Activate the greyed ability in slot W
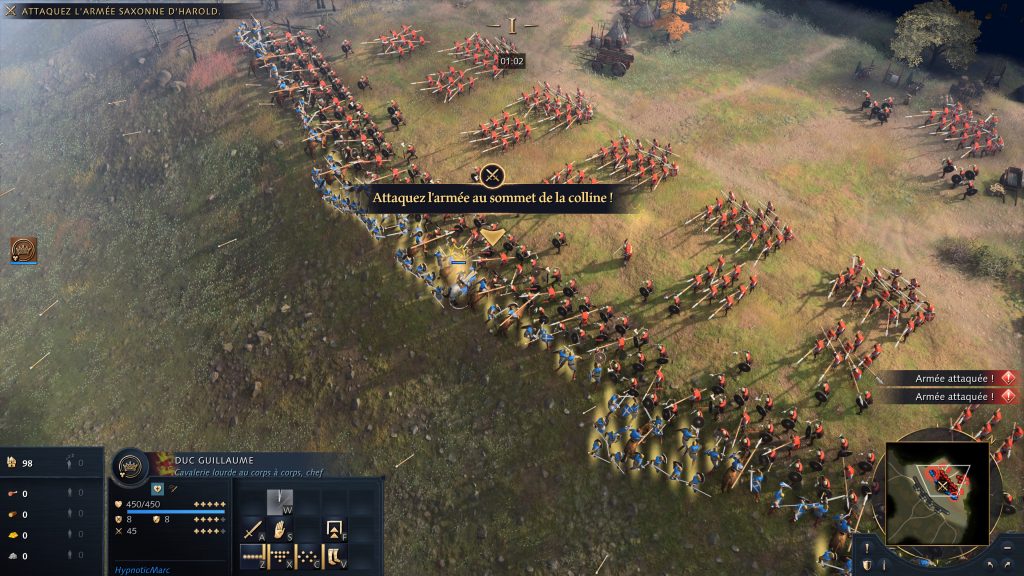The height and width of the screenshot is (576, 1024). coord(281,500)
